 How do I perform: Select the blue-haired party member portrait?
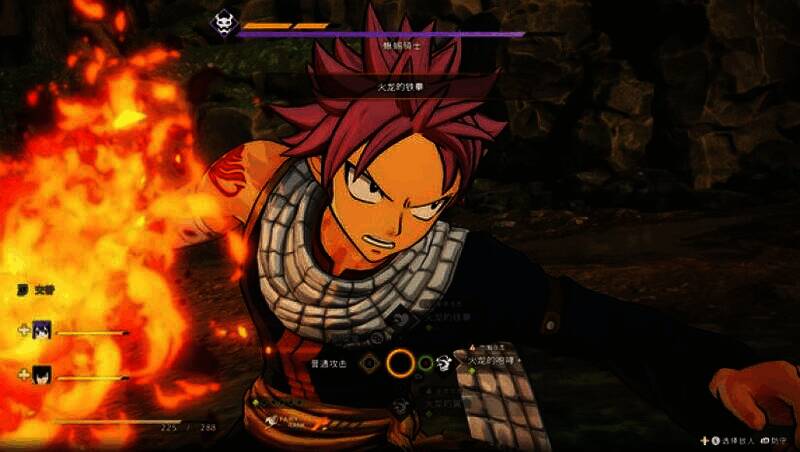point(41,330)
